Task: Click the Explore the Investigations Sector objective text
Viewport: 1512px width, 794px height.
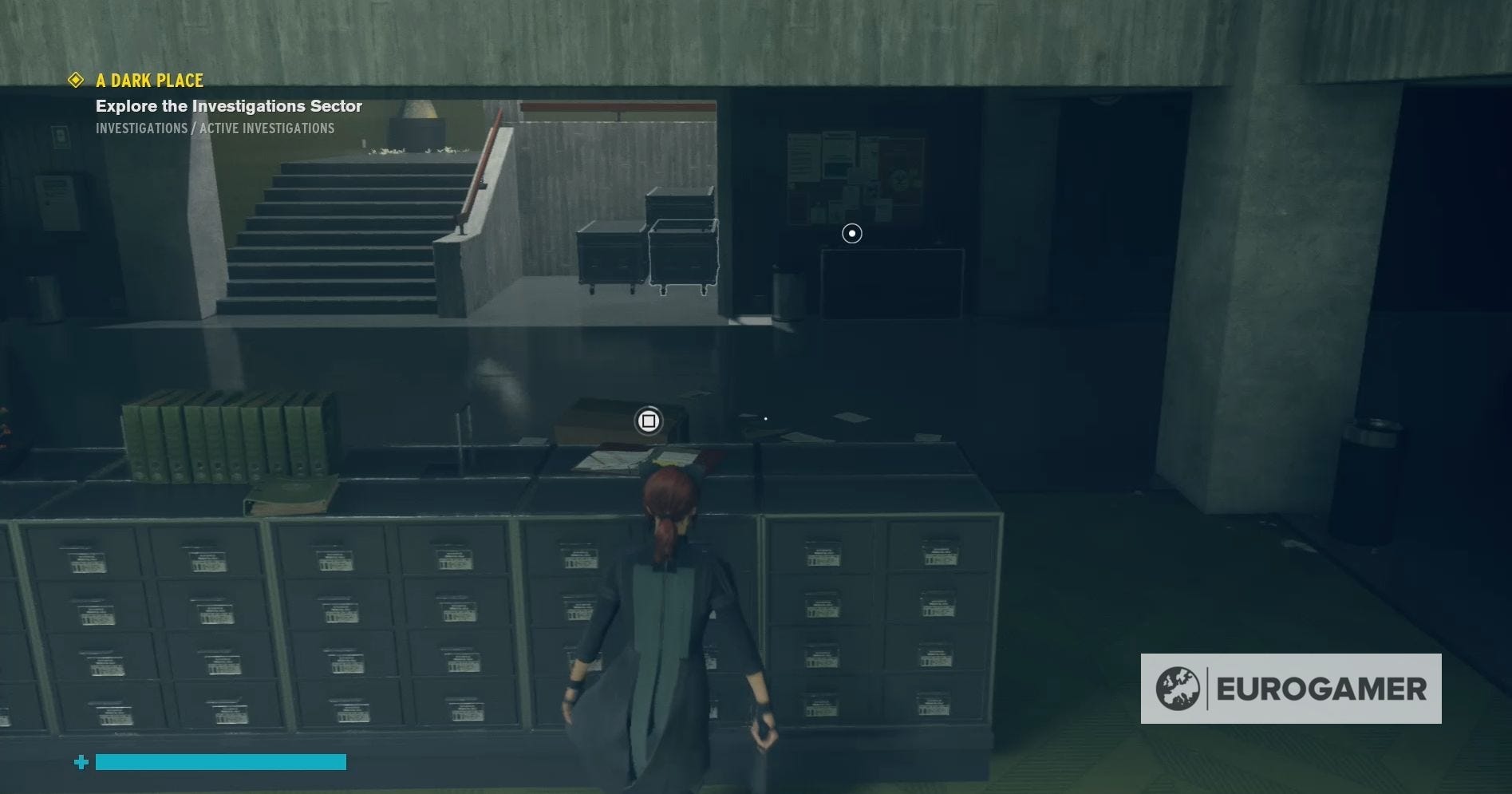Action: click(x=229, y=105)
